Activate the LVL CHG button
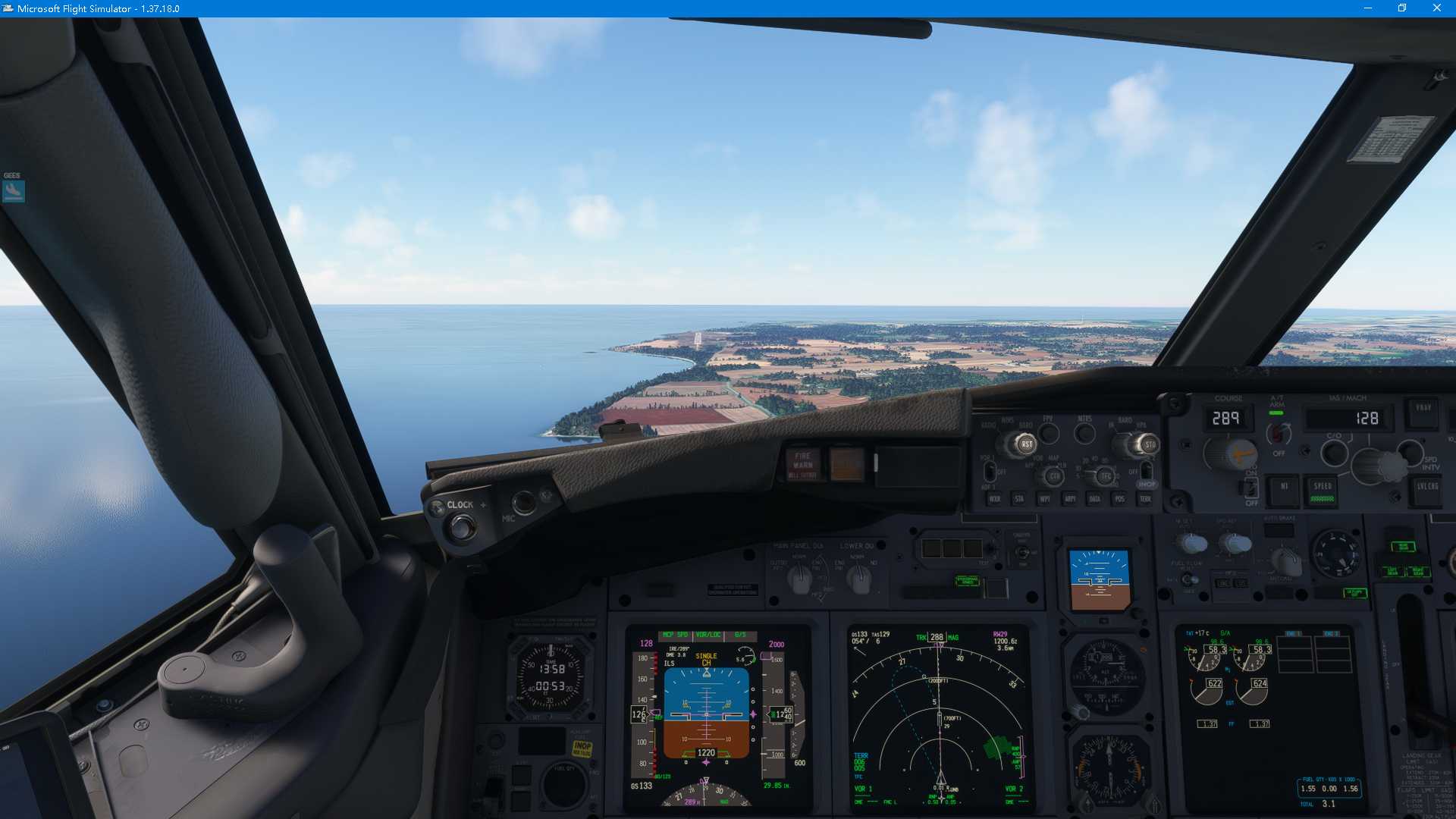1456x819 pixels. [1426, 487]
